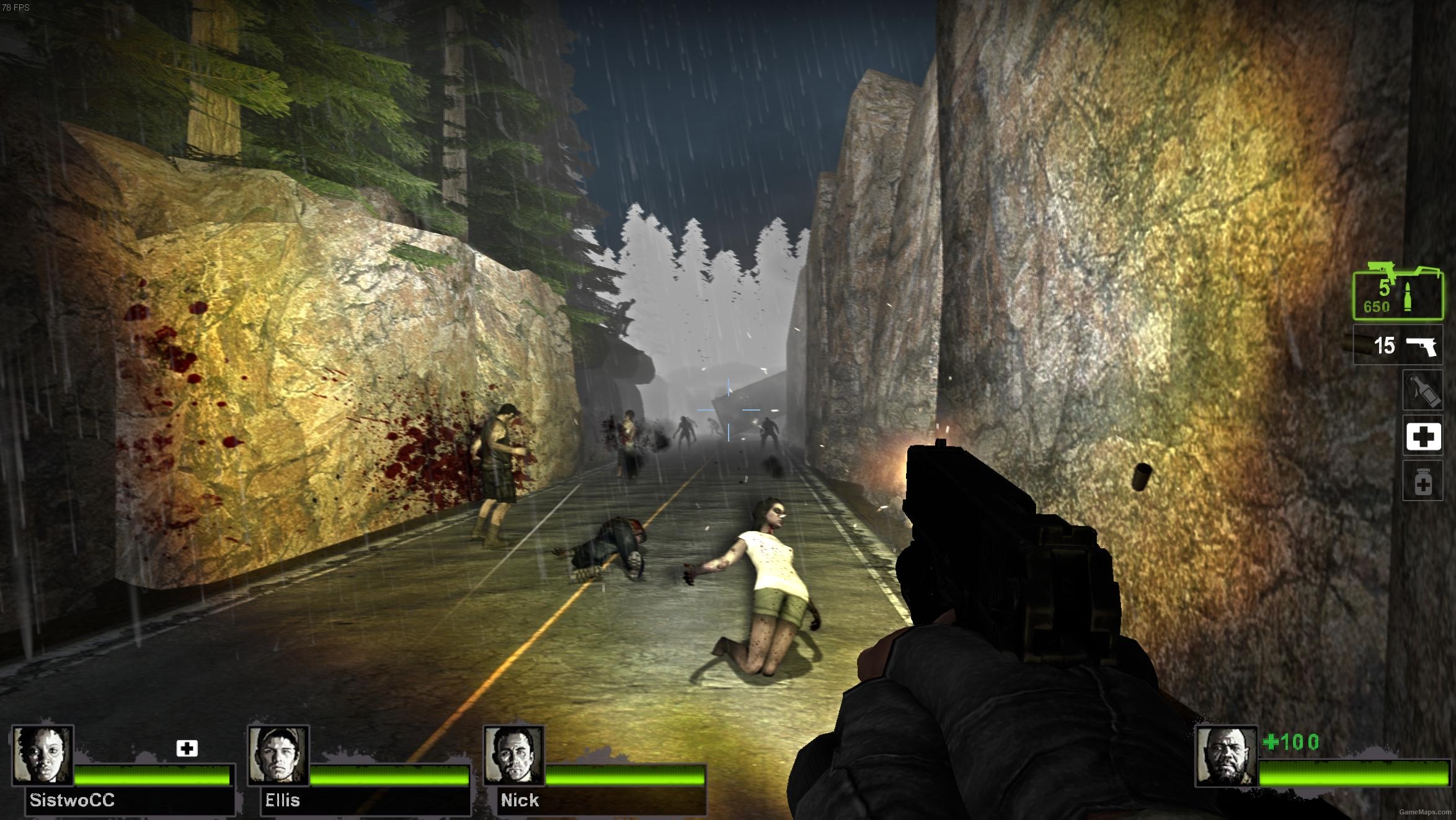The image size is (1456, 820).
Task: Click SistwoCC's survivor portrait
Action: 43,755
